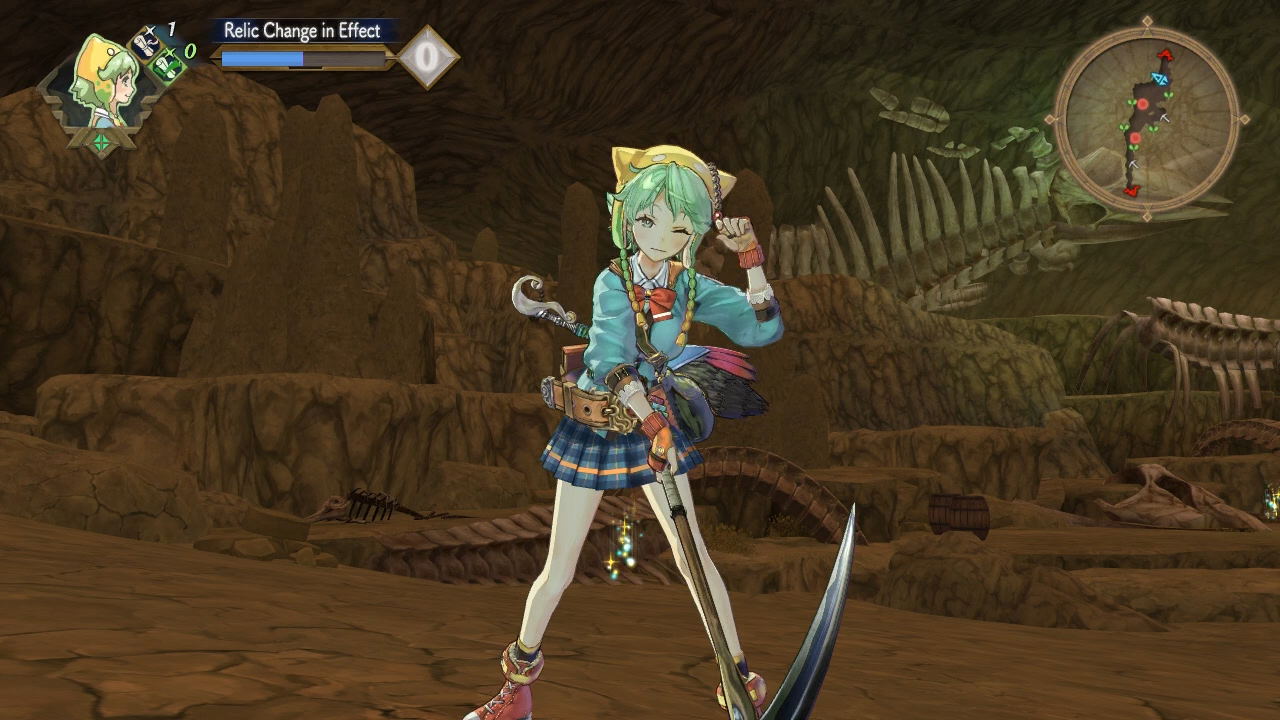Select the blue scroll quest icon
The height and width of the screenshot is (720, 1280).
[x=147, y=45]
